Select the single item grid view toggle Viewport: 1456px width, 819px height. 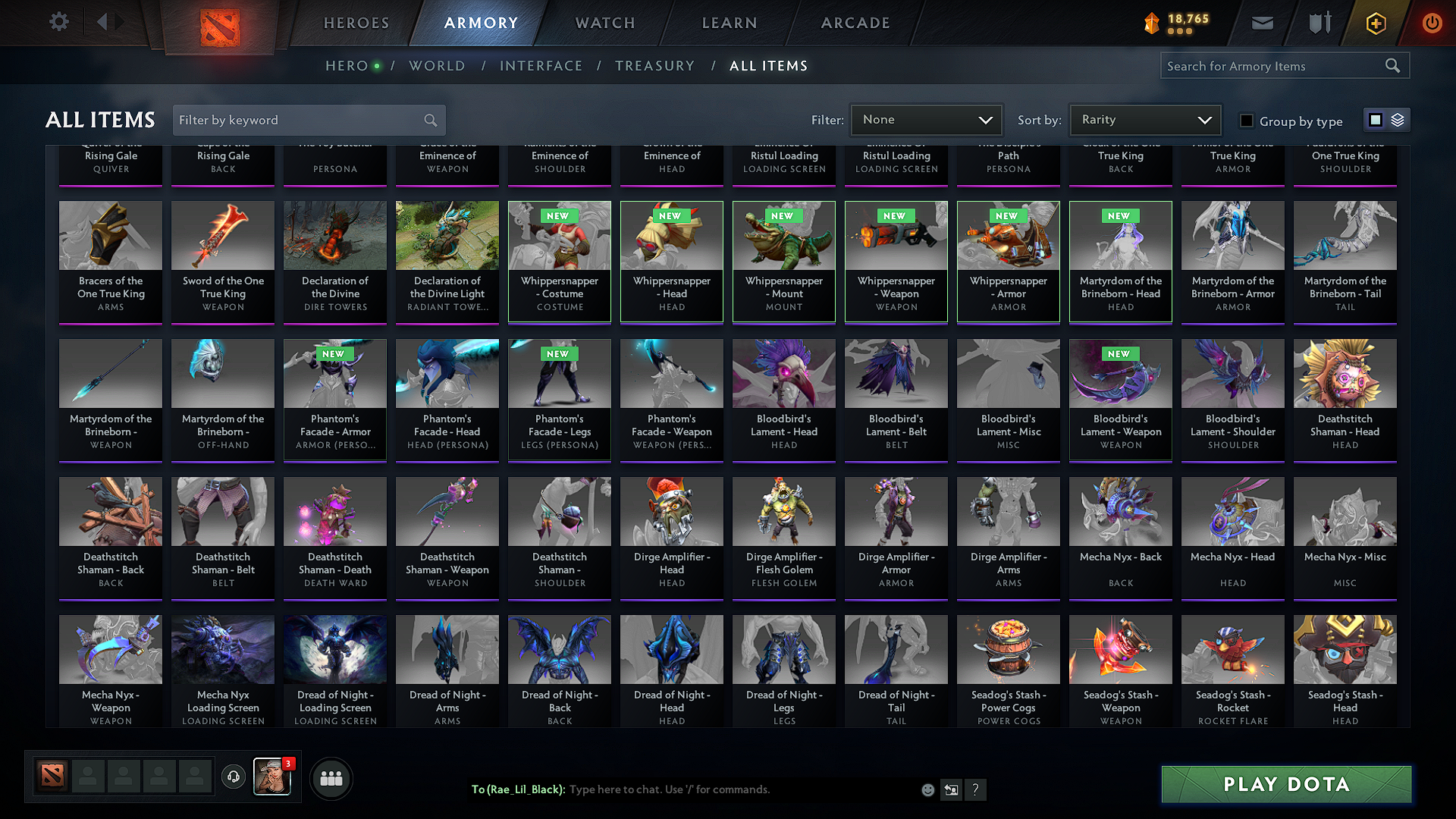[1376, 119]
